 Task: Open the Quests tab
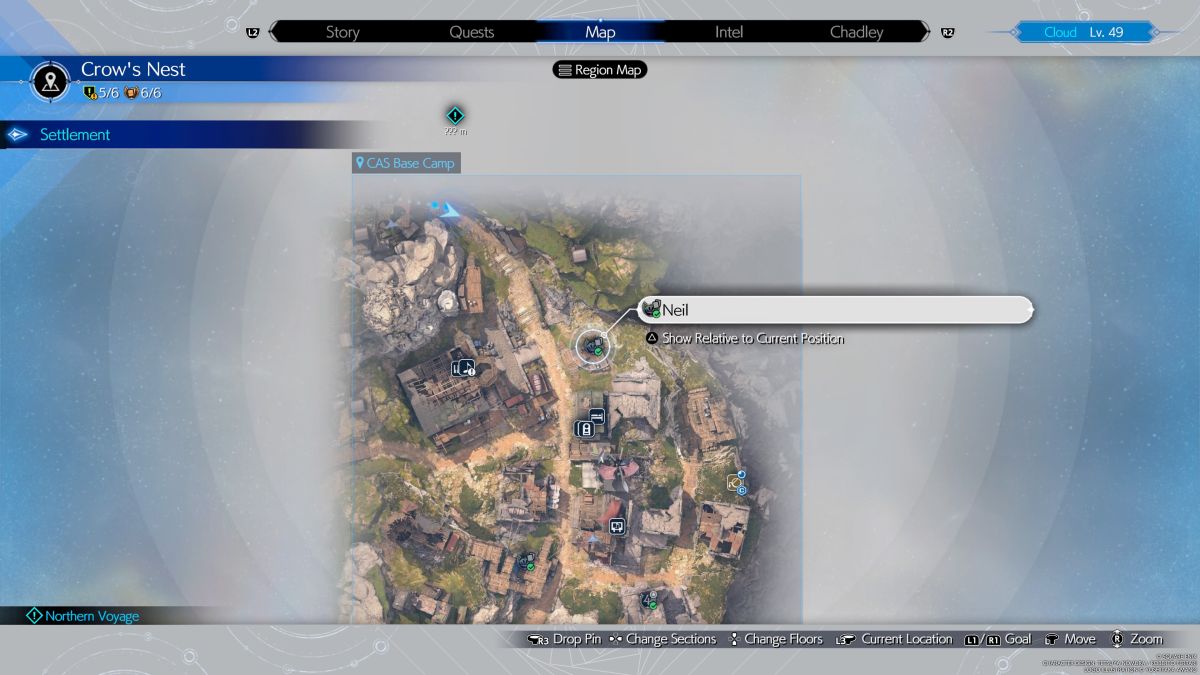[471, 32]
